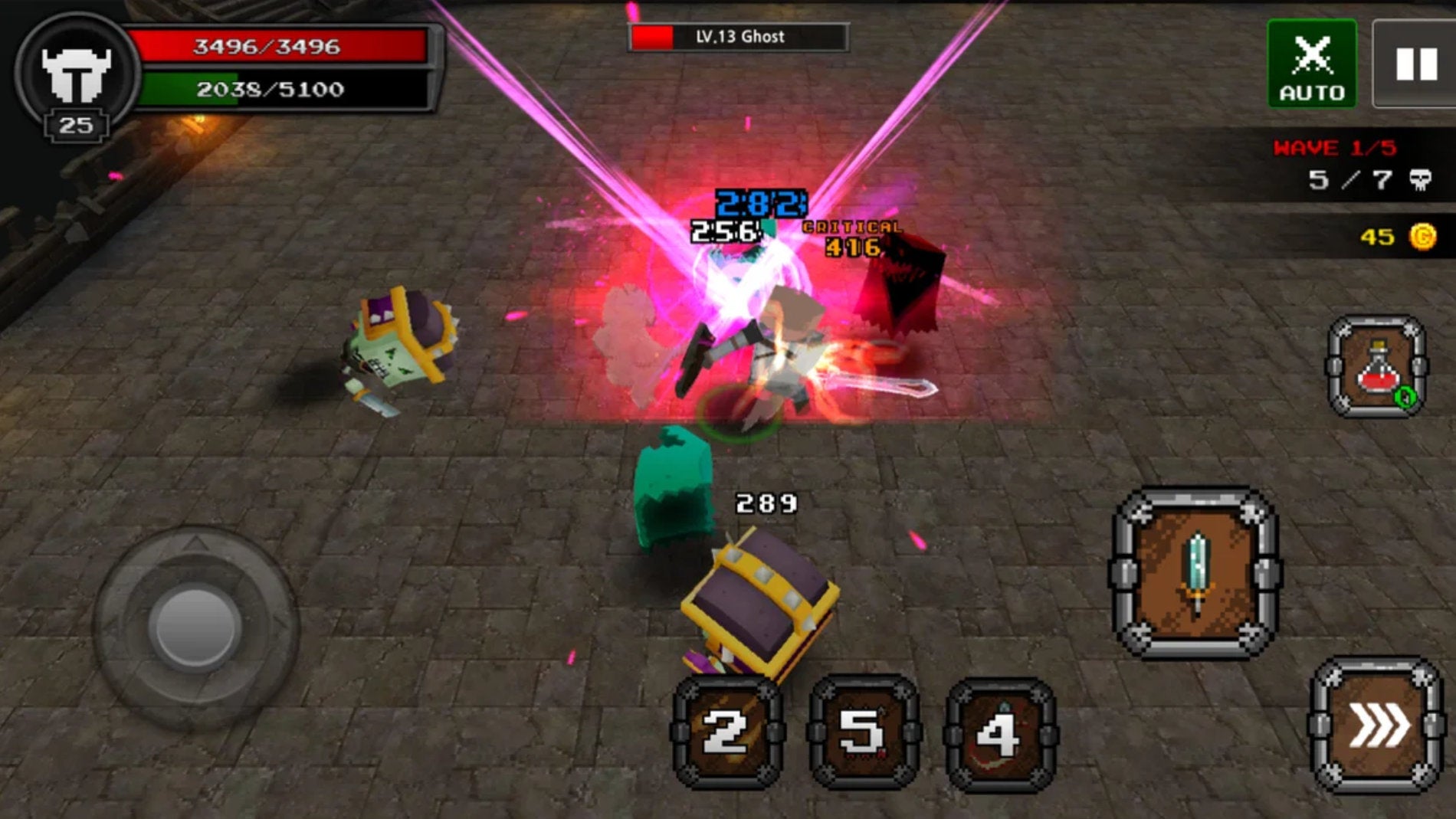1456x819 pixels.
Task: Activate the dash arrows button
Action: tap(1377, 726)
